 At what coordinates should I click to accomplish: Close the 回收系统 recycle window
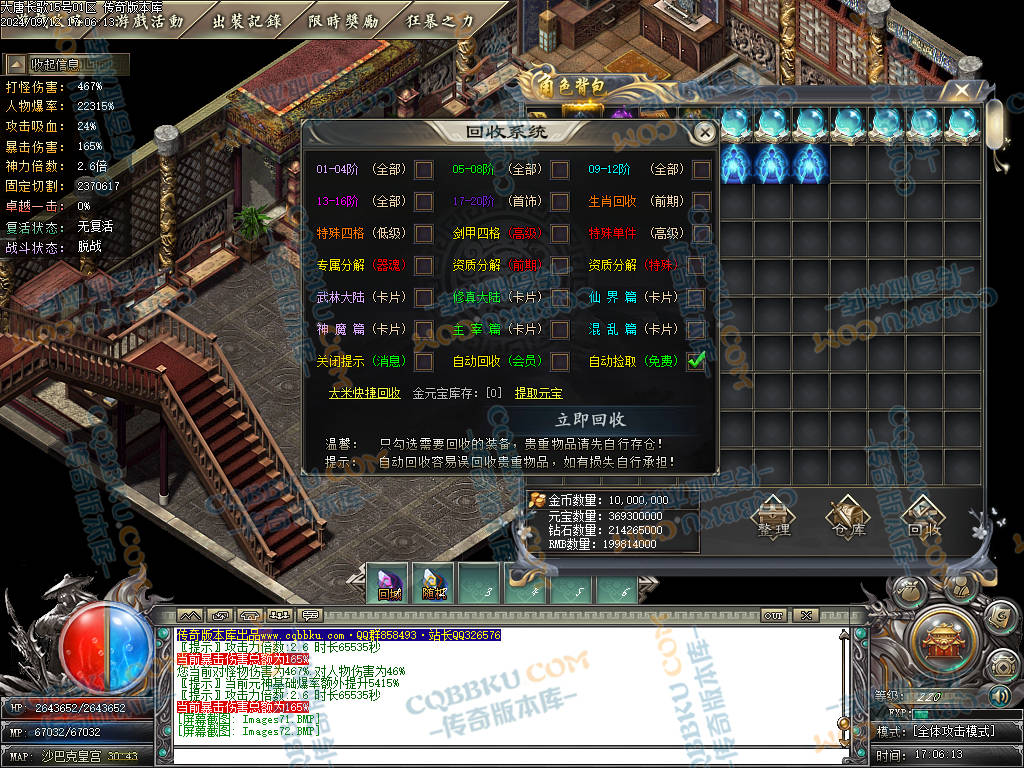[705, 132]
